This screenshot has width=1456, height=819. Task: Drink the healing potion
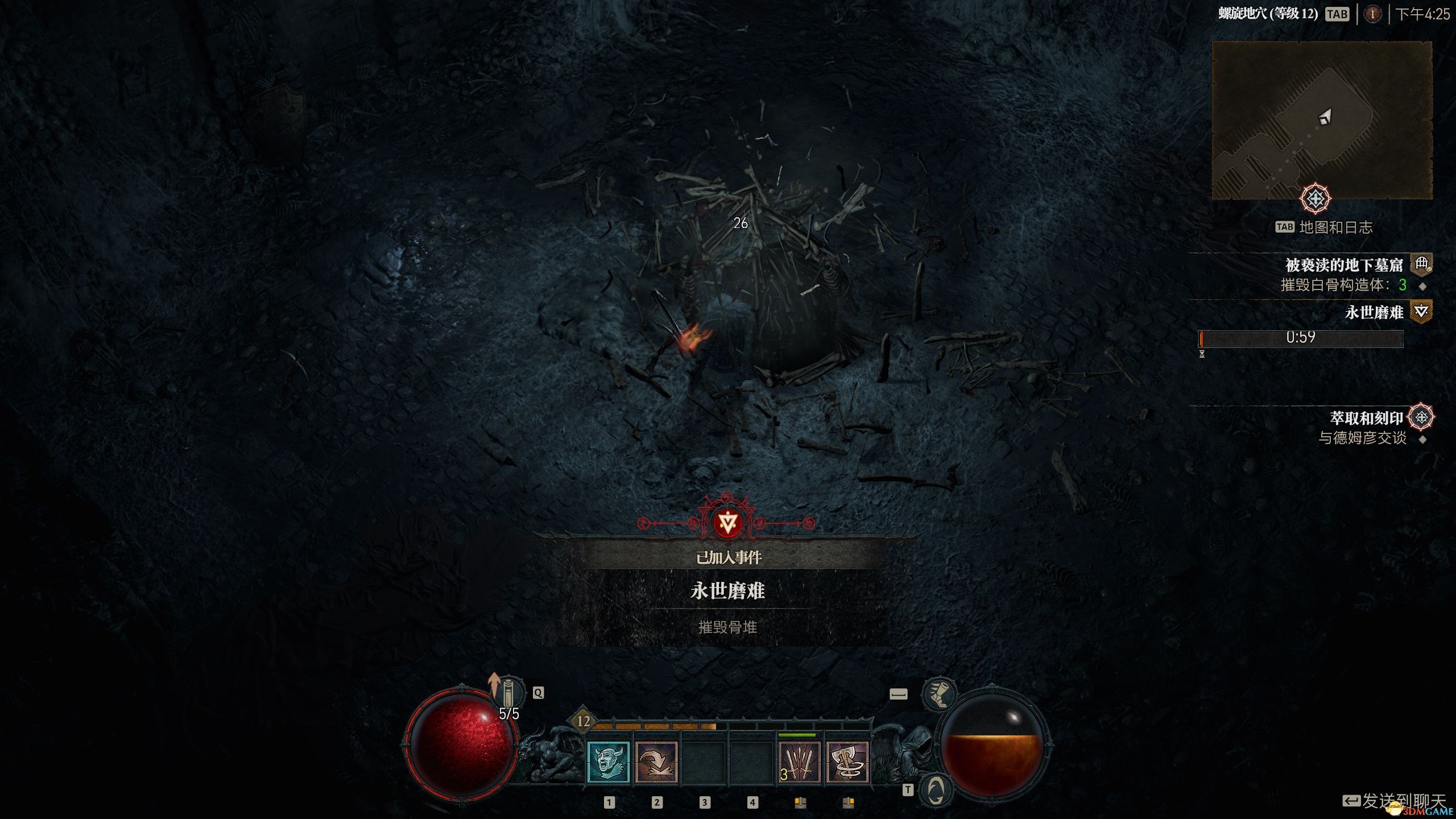click(x=508, y=694)
